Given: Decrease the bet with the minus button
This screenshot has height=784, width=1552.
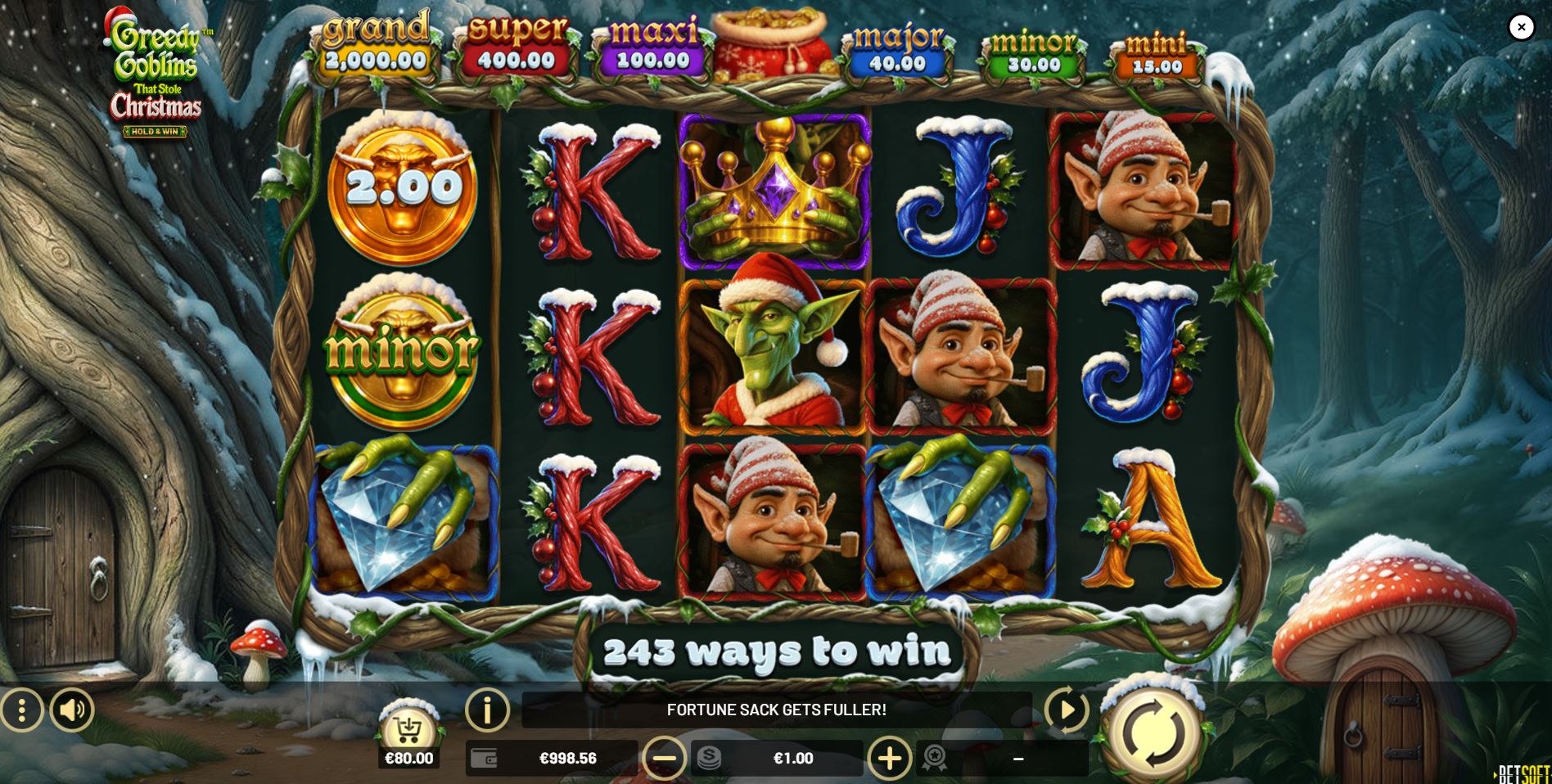Looking at the screenshot, I should tap(665, 758).
